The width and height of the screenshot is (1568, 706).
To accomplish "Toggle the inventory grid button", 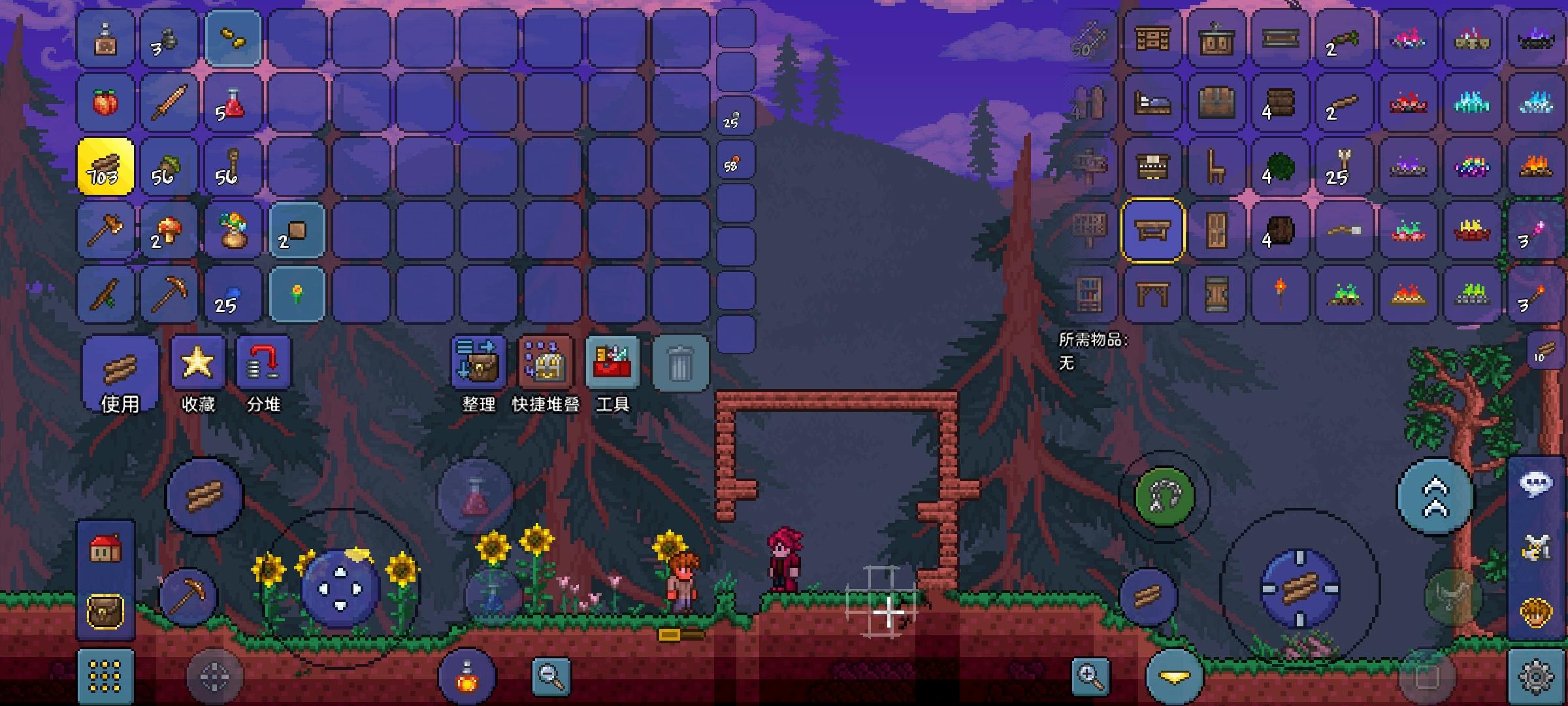I will [105, 676].
